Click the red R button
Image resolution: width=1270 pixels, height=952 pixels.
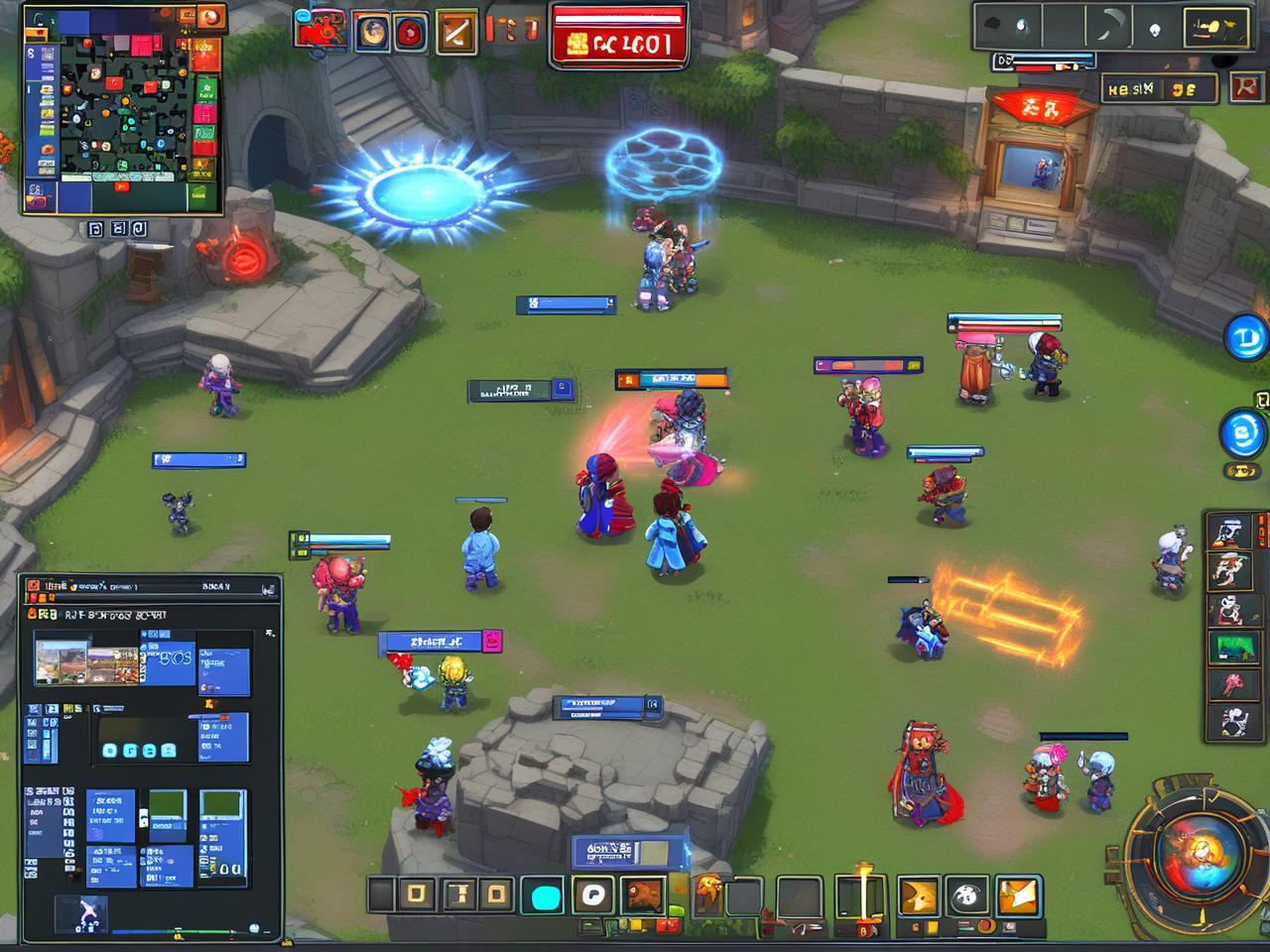click(1244, 87)
